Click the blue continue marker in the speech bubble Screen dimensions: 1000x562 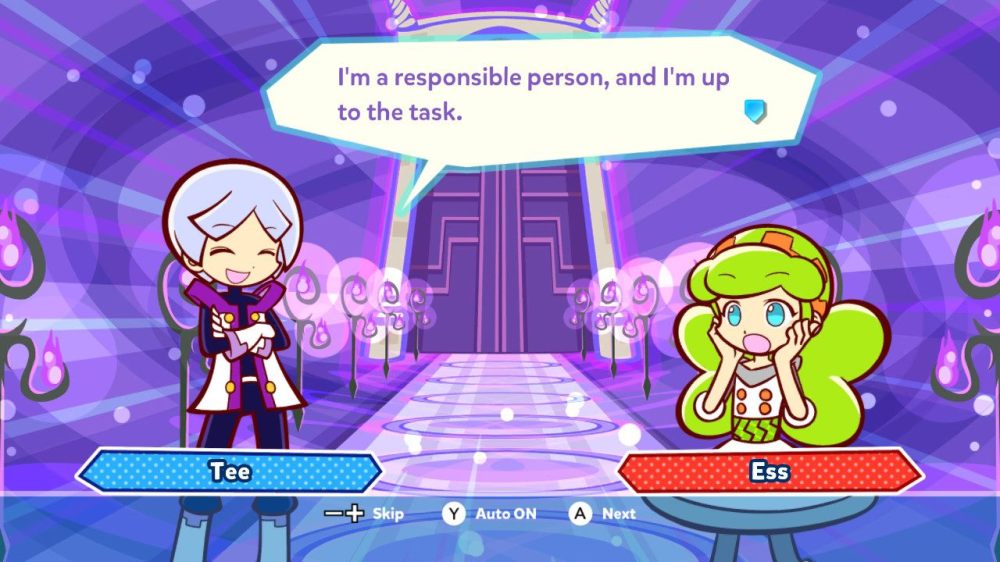[x=755, y=110]
